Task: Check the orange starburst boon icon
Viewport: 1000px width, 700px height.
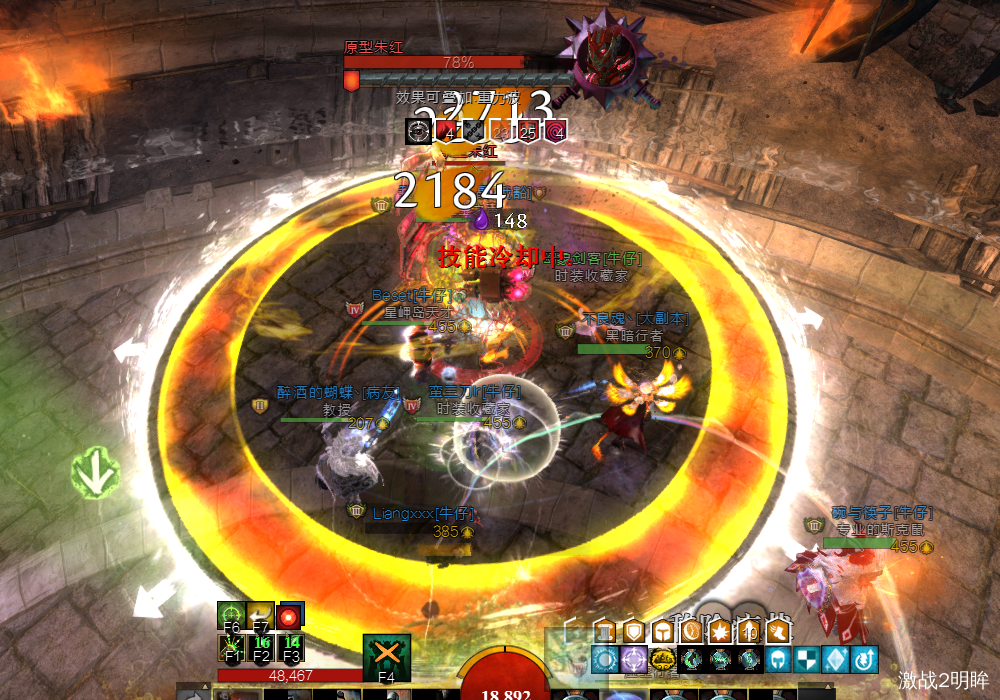Action: coord(719,632)
